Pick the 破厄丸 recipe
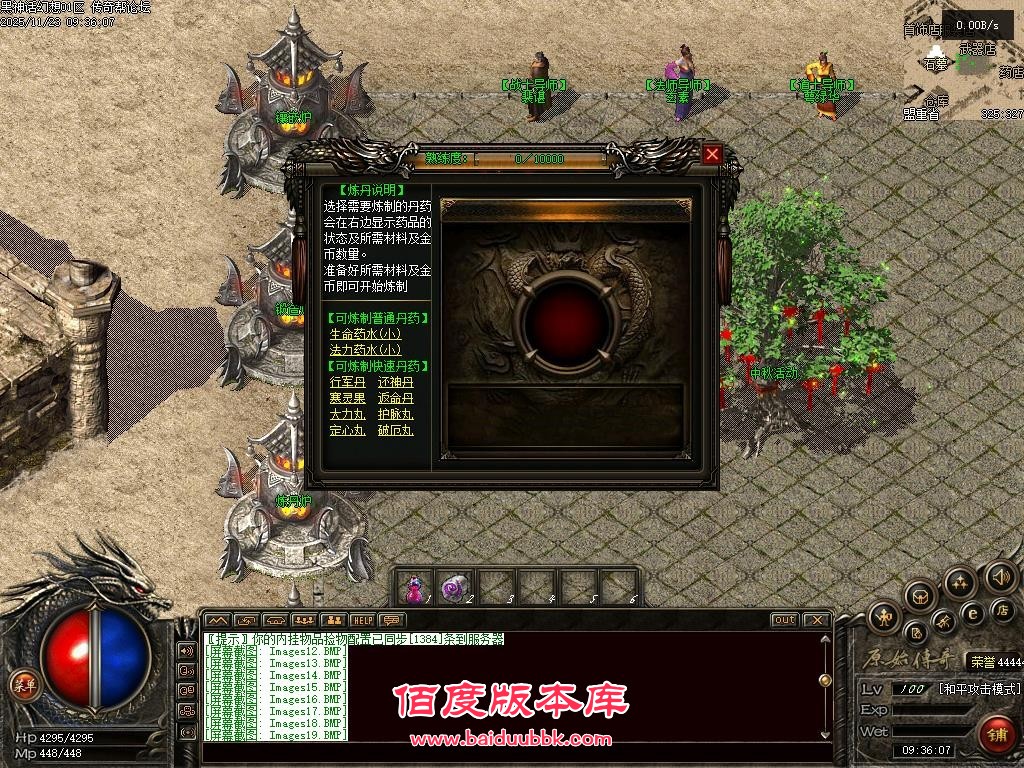This screenshot has width=1024, height=768. coord(395,430)
